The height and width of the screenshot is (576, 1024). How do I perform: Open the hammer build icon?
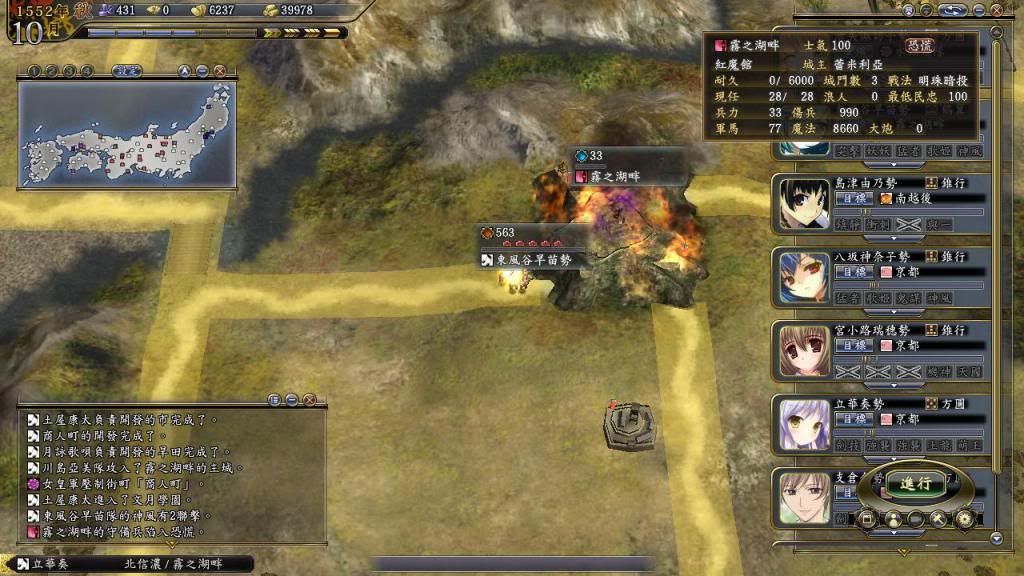[x=939, y=519]
